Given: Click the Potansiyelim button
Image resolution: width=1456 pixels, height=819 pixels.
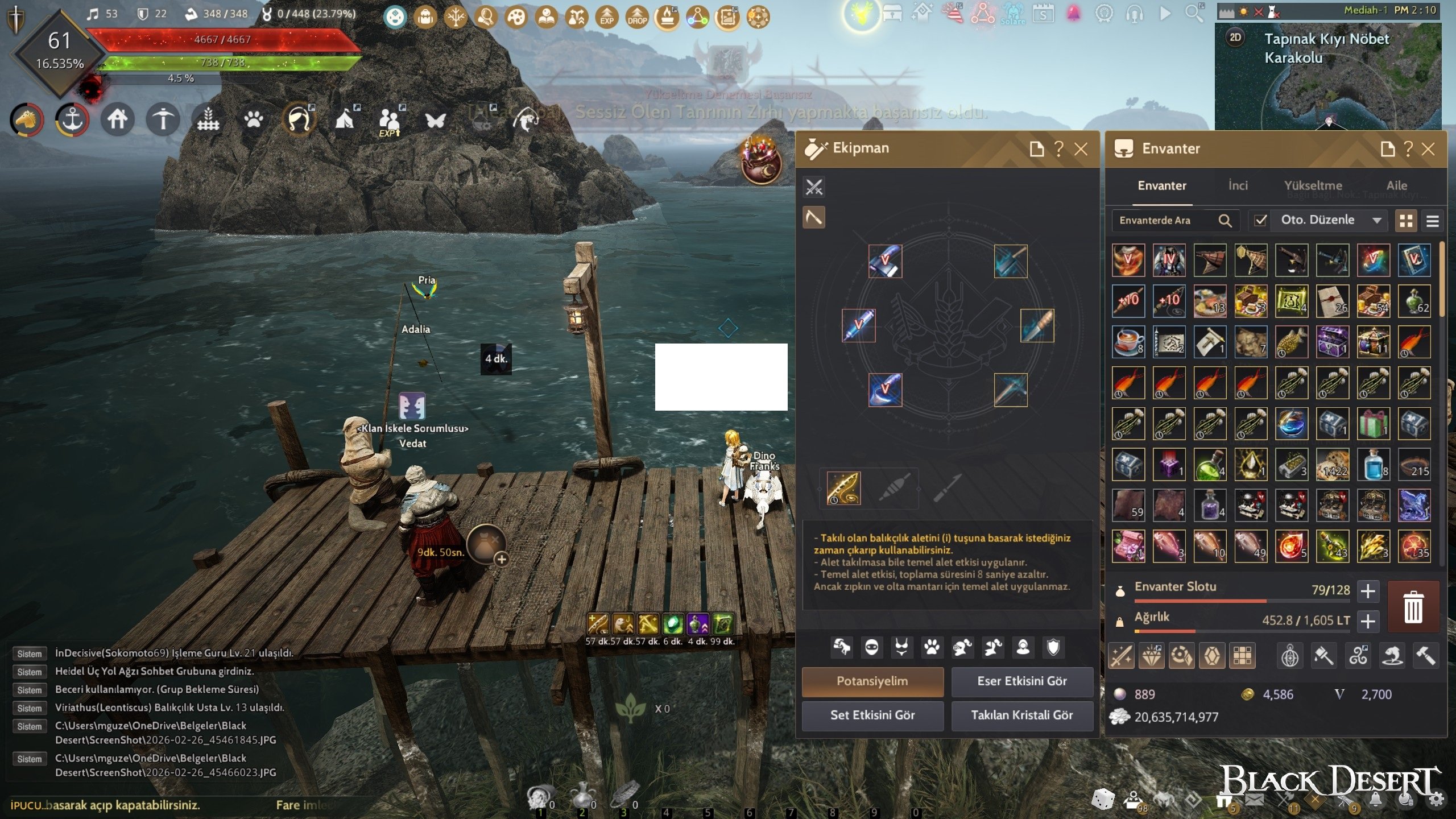Looking at the screenshot, I should tap(872, 681).
